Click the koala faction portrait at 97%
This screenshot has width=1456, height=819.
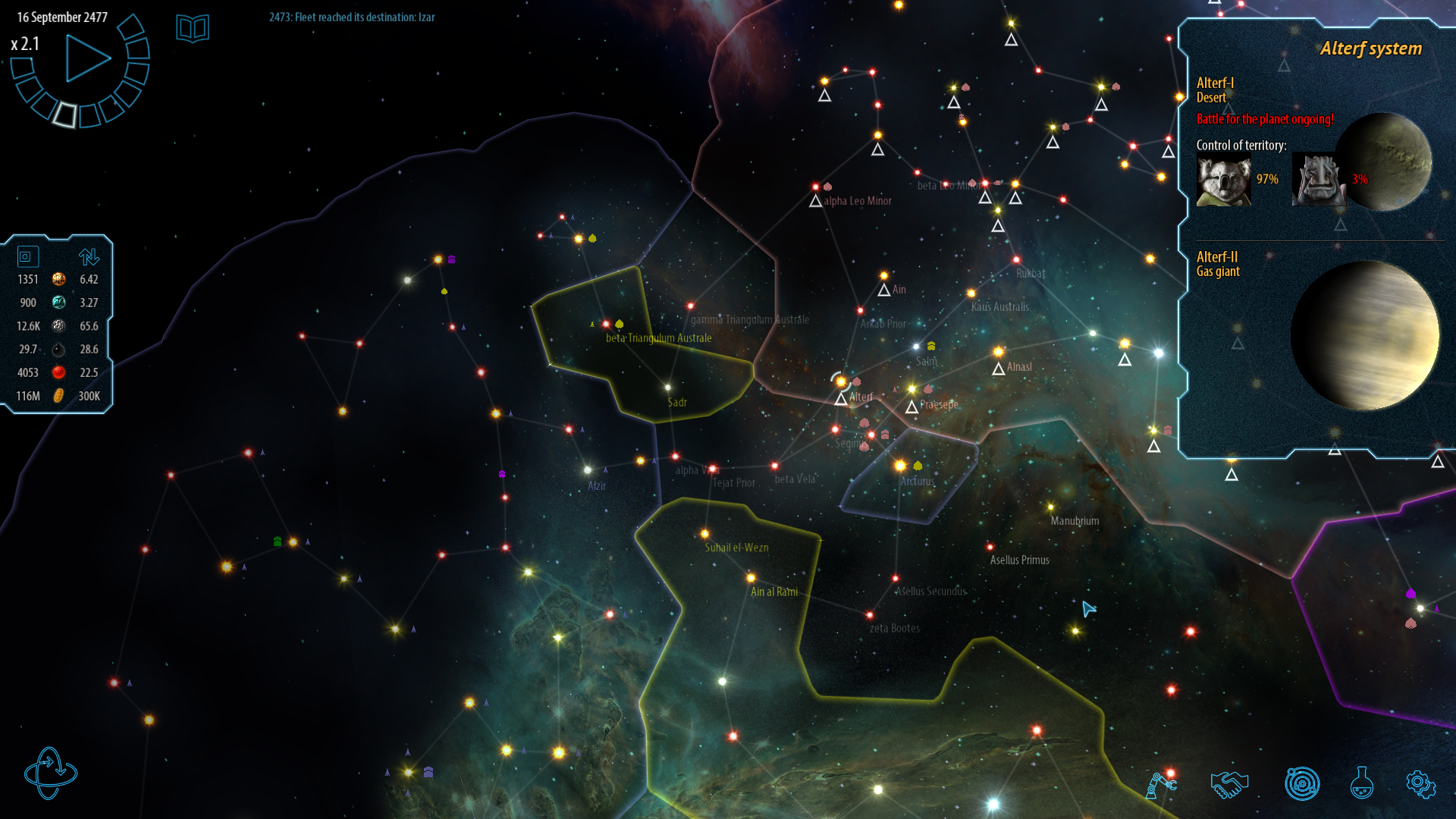[1223, 180]
